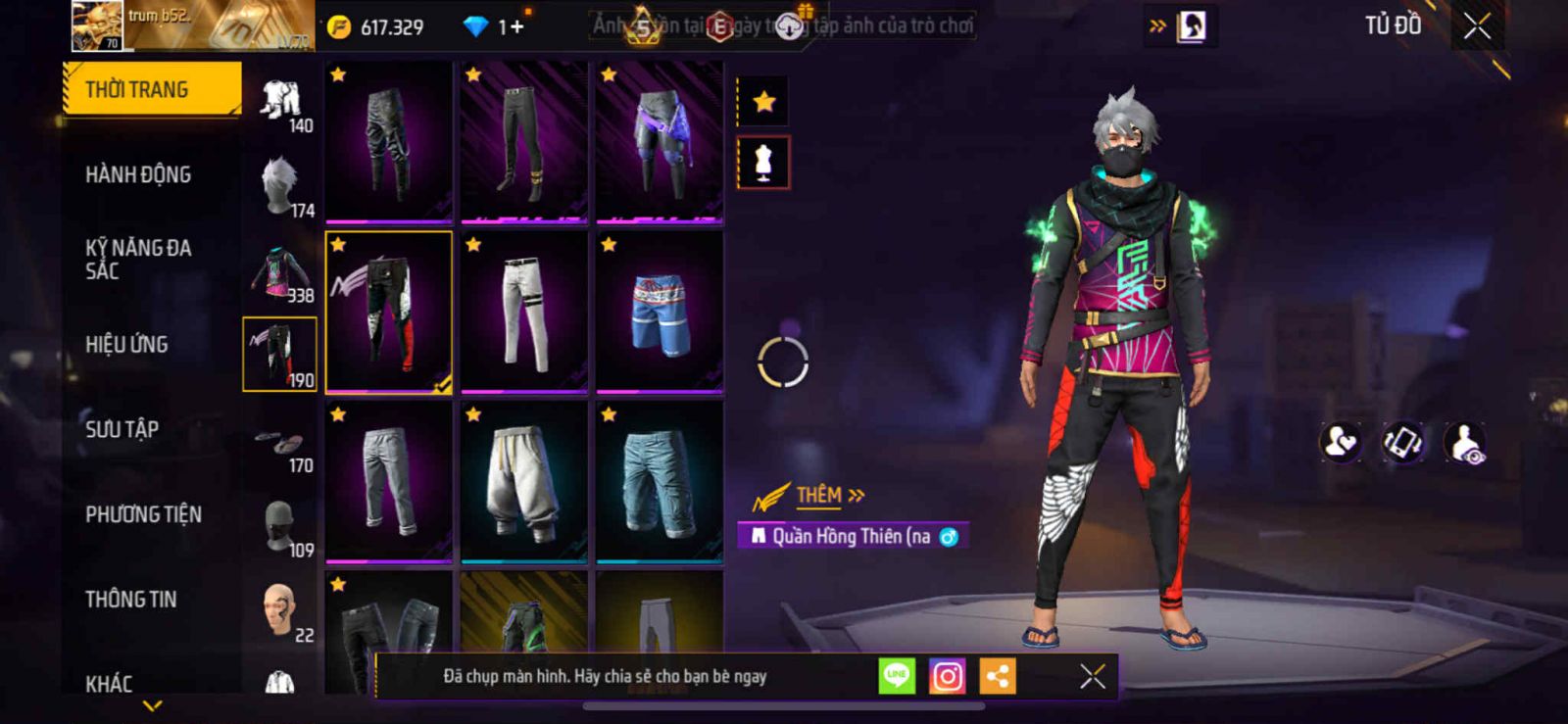Screen dimensions: 1568x724
Task: Open THÊM for more item details
Action: pos(829,496)
